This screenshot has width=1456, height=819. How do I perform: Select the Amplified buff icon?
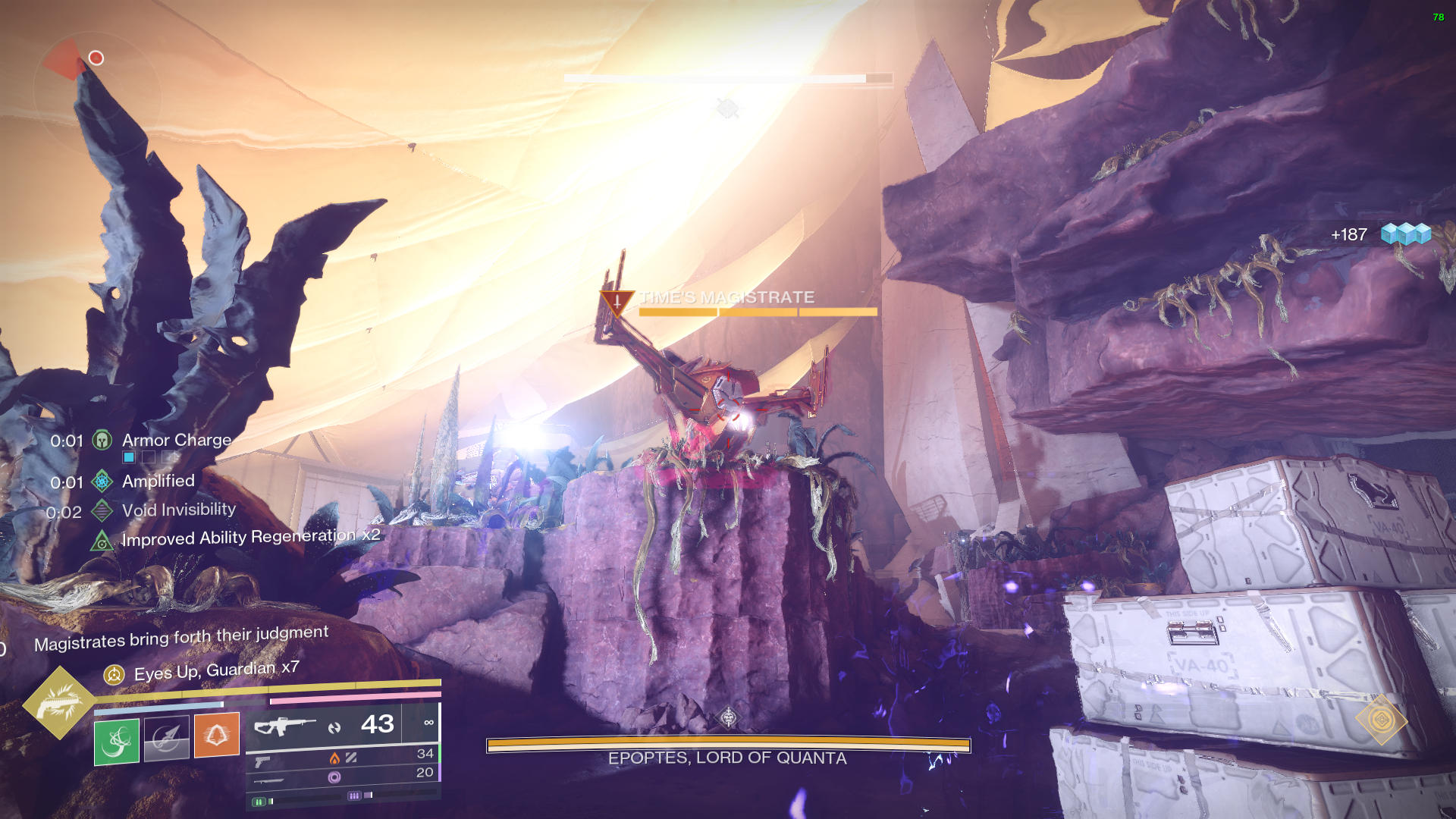point(102,481)
